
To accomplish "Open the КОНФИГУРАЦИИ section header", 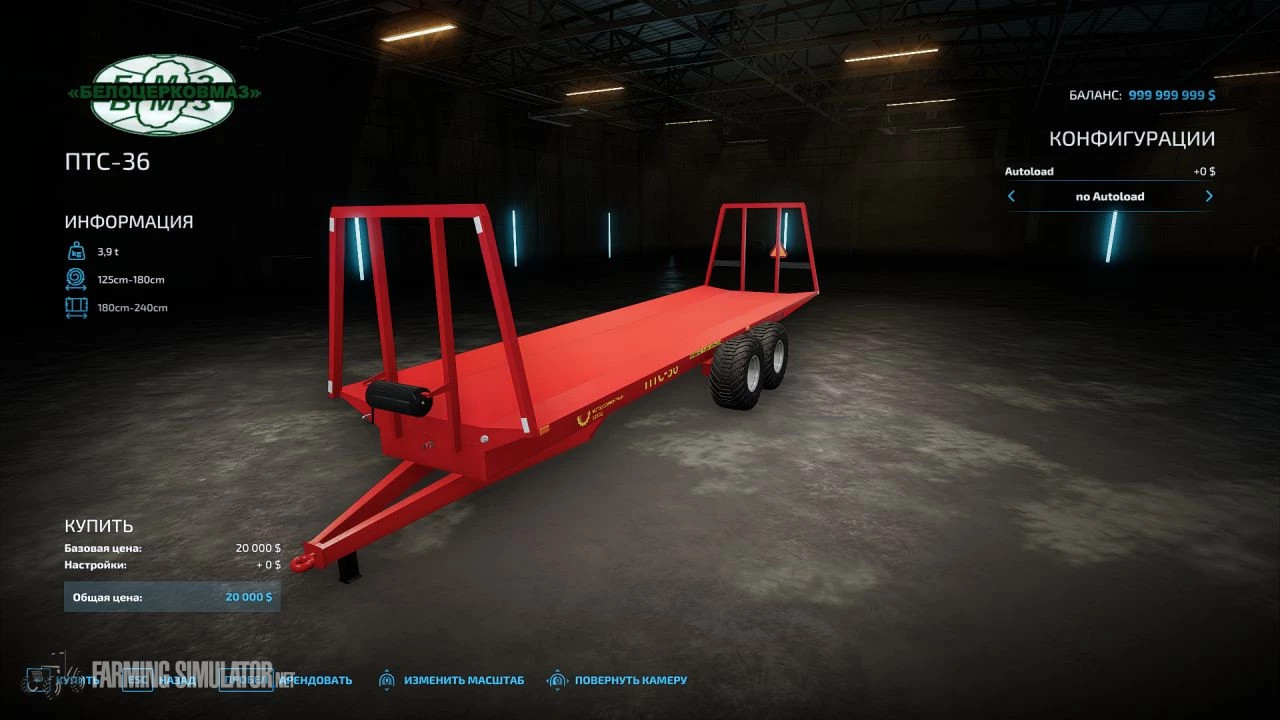I will (x=1132, y=138).
